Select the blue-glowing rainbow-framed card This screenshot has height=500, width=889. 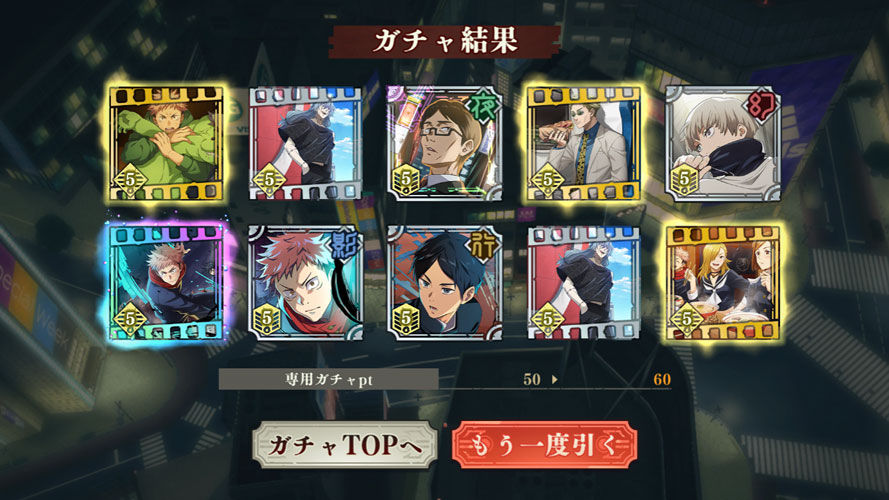166,282
